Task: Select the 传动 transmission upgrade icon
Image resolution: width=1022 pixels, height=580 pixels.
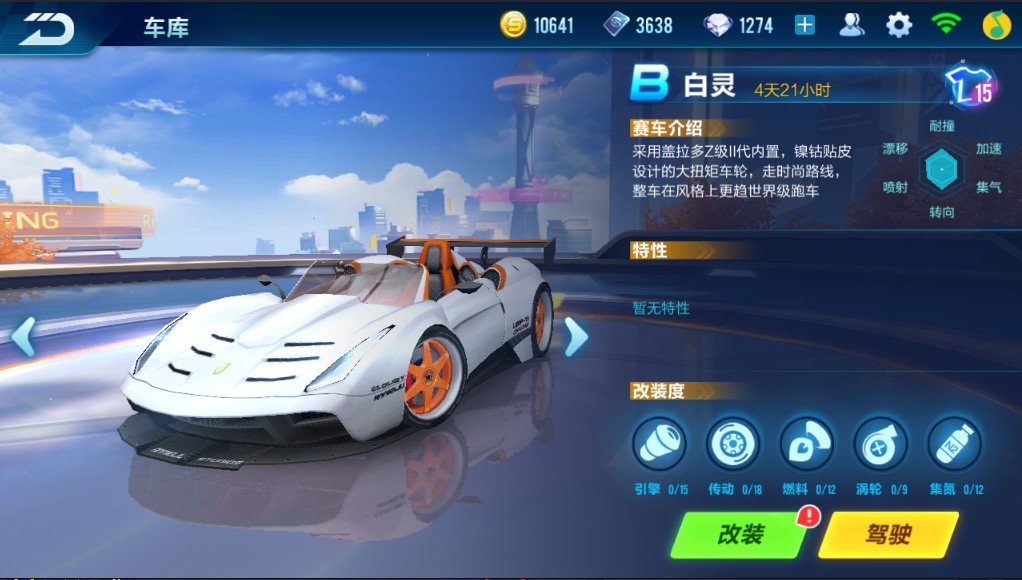Action: 733,443
